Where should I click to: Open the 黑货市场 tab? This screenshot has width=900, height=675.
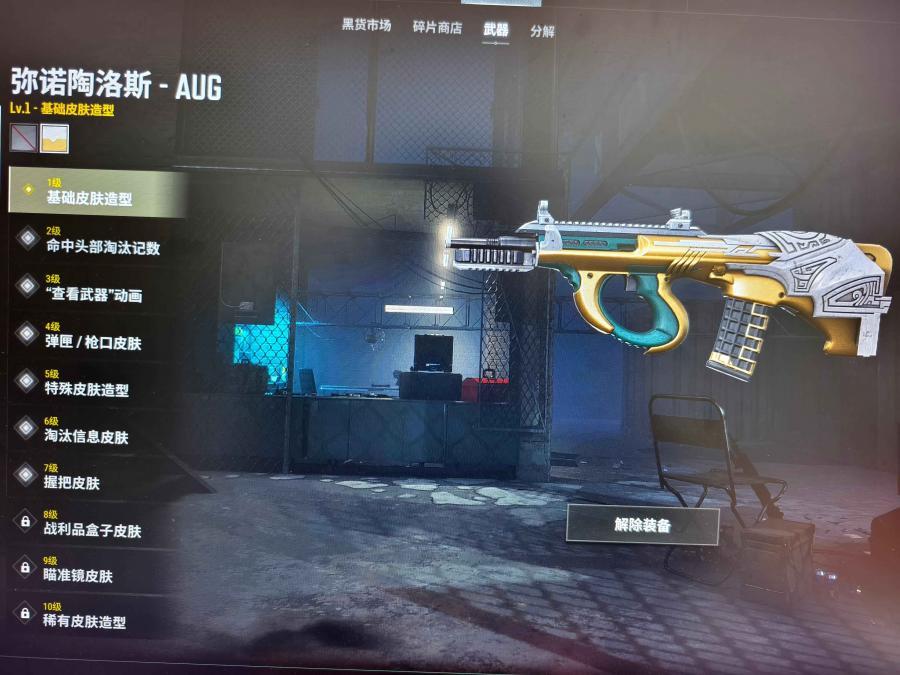point(366,27)
